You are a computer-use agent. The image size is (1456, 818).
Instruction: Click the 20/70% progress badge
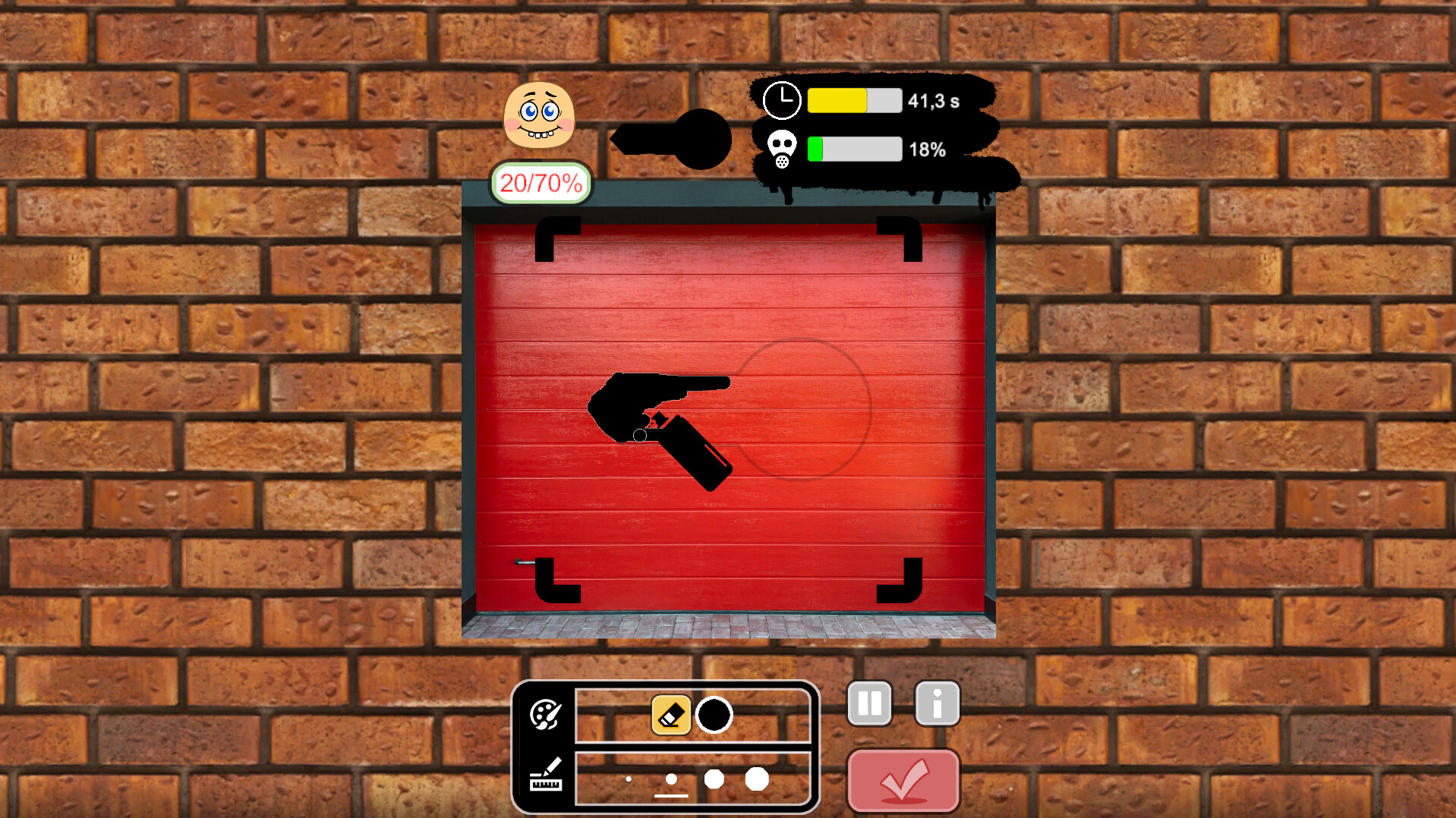[540, 182]
